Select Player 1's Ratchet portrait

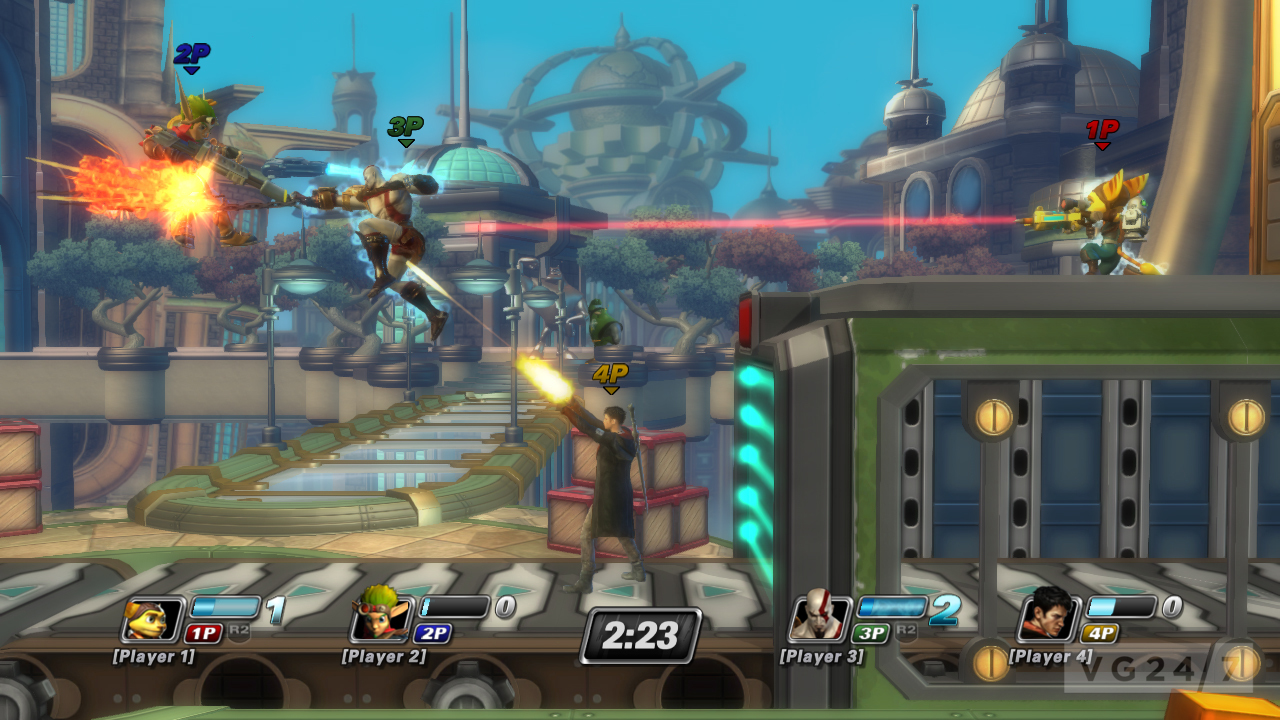coord(153,619)
